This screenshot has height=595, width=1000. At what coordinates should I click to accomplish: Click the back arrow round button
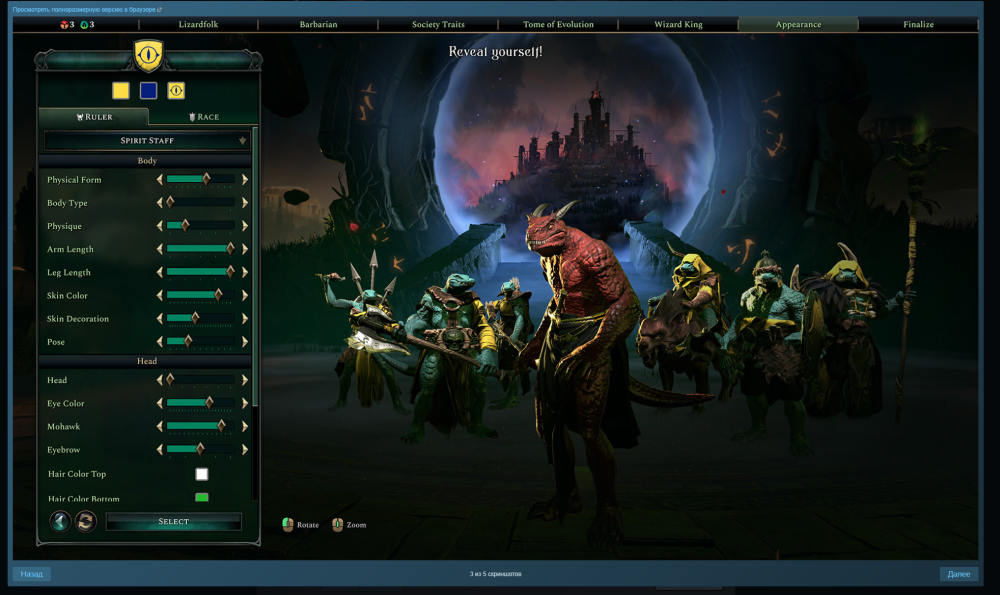coord(60,521)
